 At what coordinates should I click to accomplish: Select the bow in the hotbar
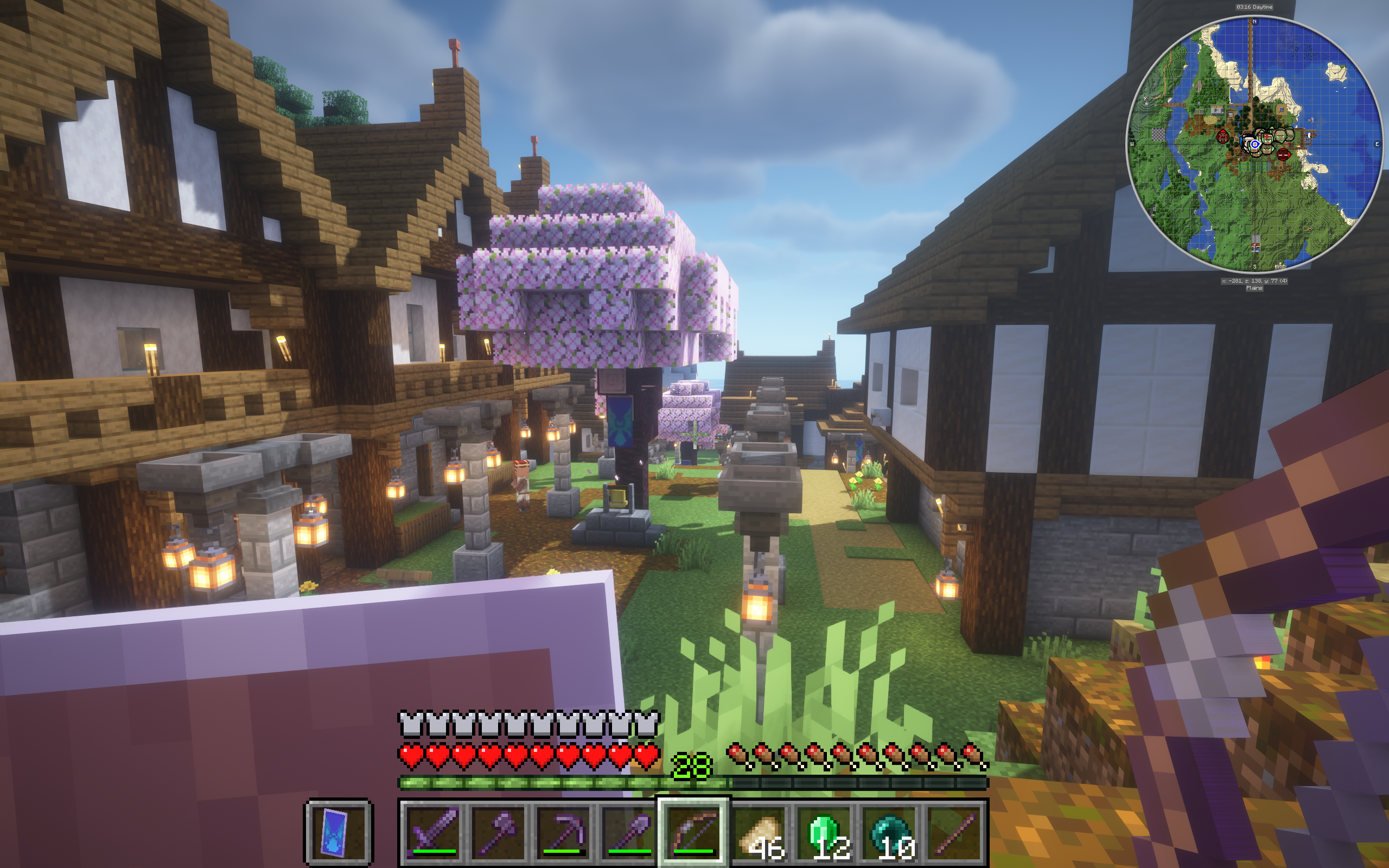click(693, 831)
